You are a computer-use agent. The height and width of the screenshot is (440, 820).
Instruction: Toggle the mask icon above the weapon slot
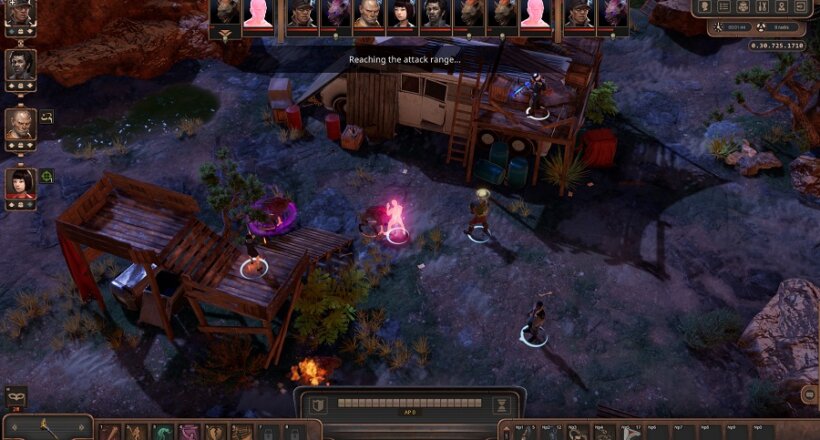(16, 397)
